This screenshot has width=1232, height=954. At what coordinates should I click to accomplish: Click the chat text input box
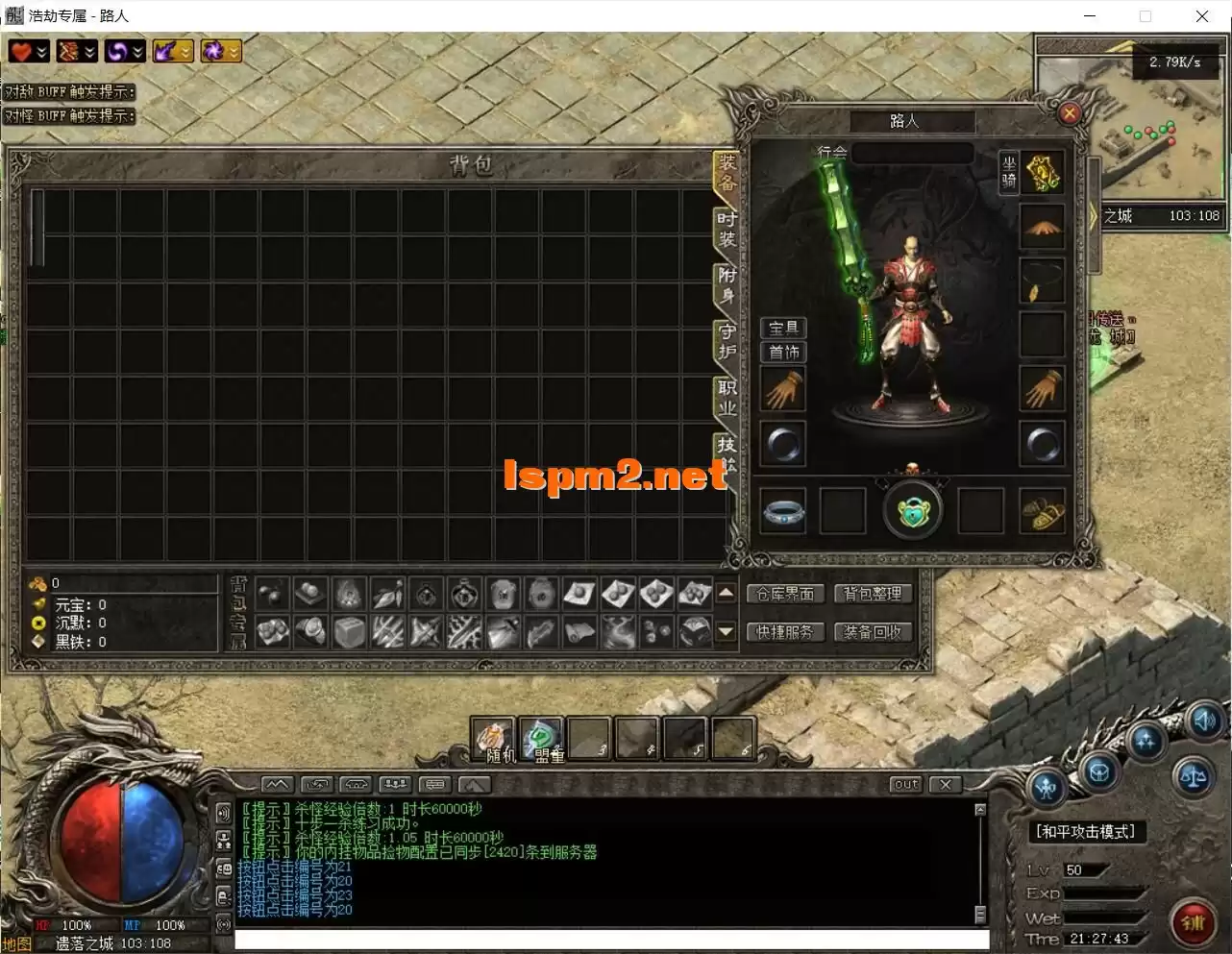tap(611, 940)
